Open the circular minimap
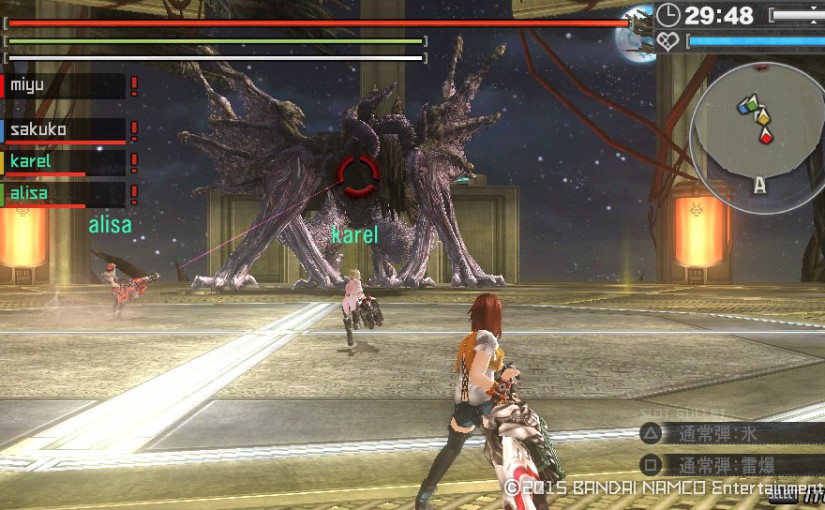Viewport: 825px width, 510px height. click(x=757, y=132)
